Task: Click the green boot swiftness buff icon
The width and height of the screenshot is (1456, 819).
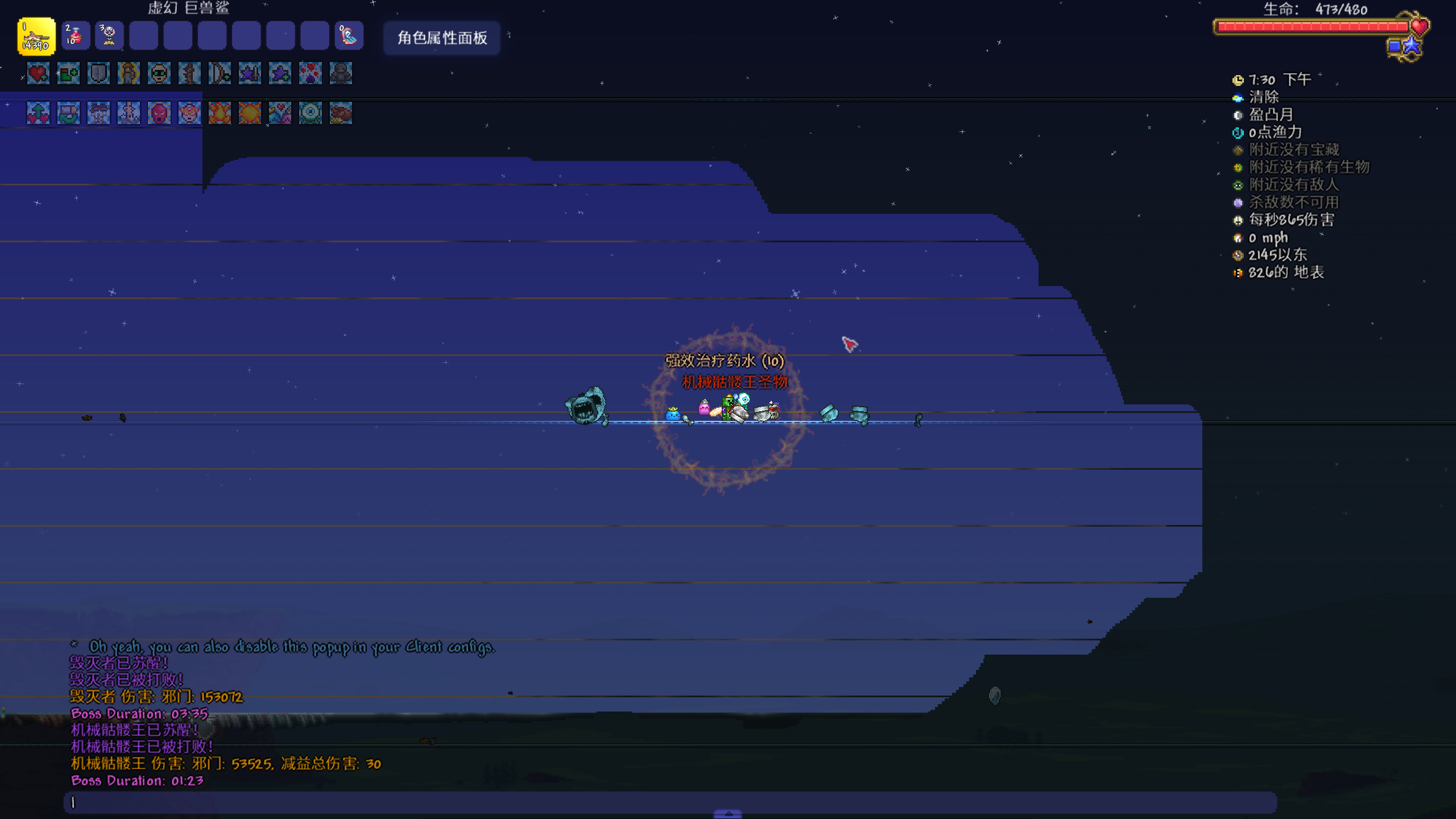Action: [68, 73]
